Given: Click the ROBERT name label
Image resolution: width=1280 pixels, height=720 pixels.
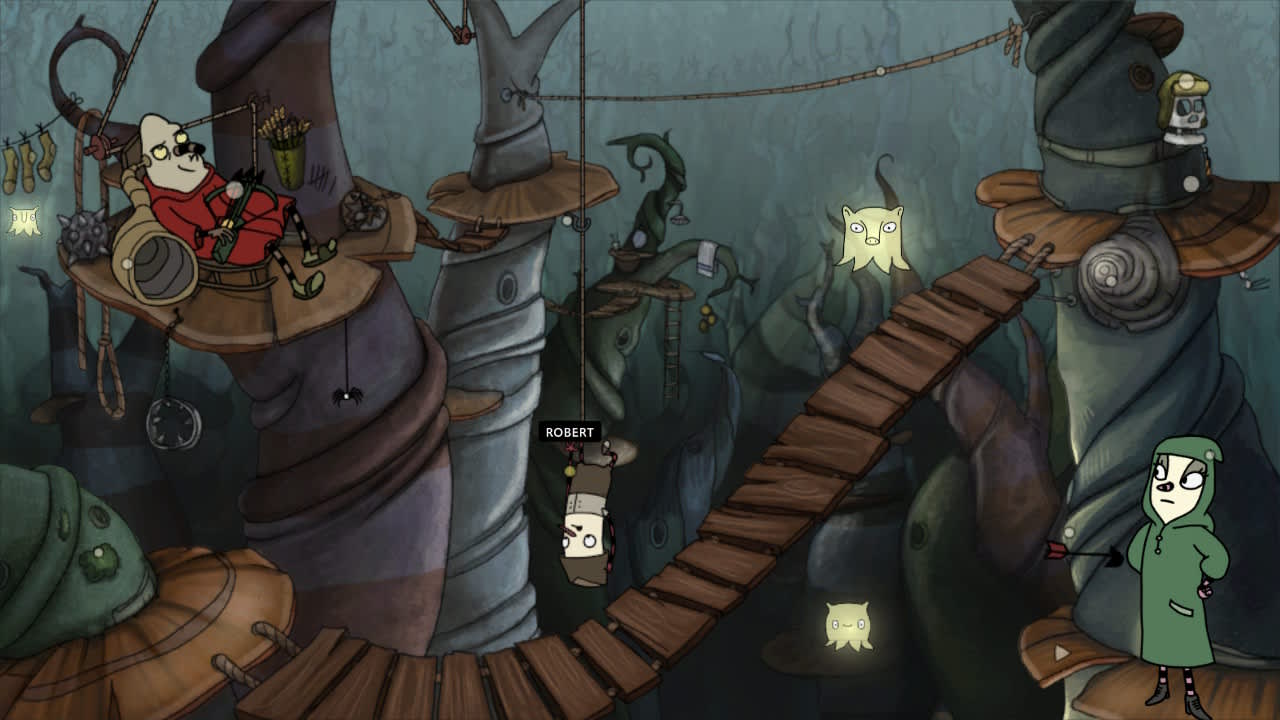Looking at the screenshot, I should click(568, 433).
